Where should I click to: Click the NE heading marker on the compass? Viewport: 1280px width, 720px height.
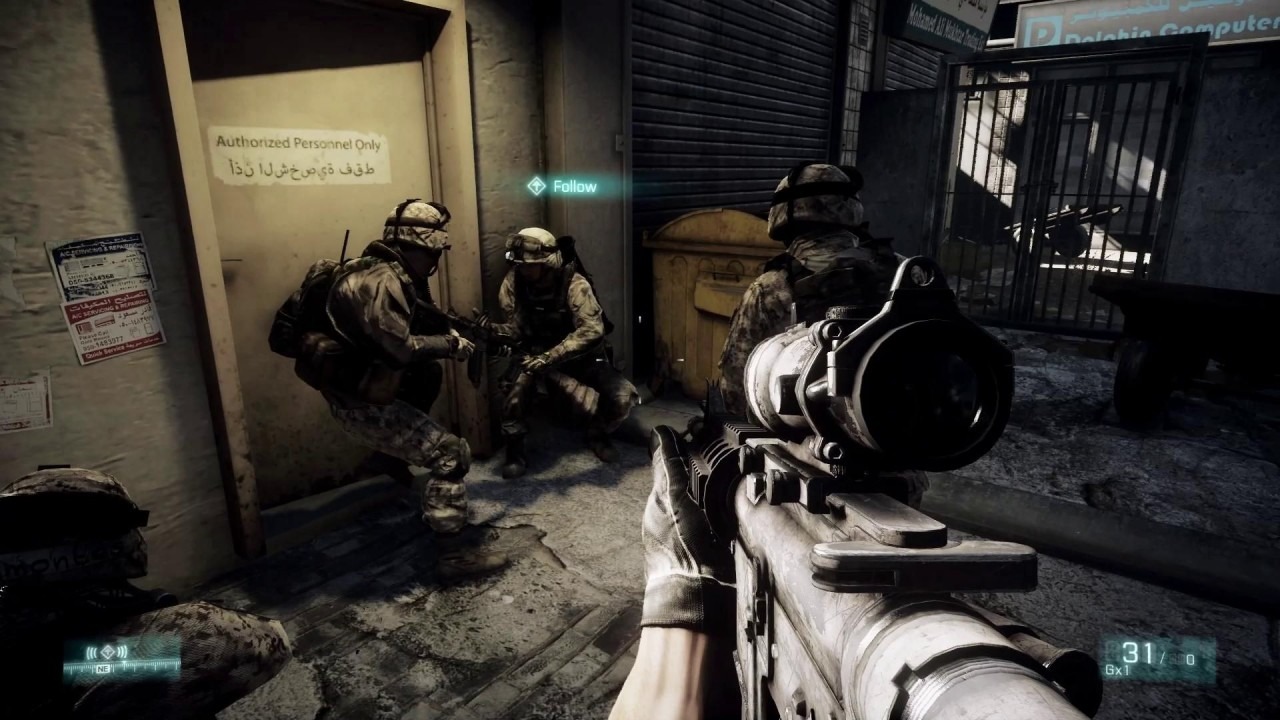tap(103, 667)
